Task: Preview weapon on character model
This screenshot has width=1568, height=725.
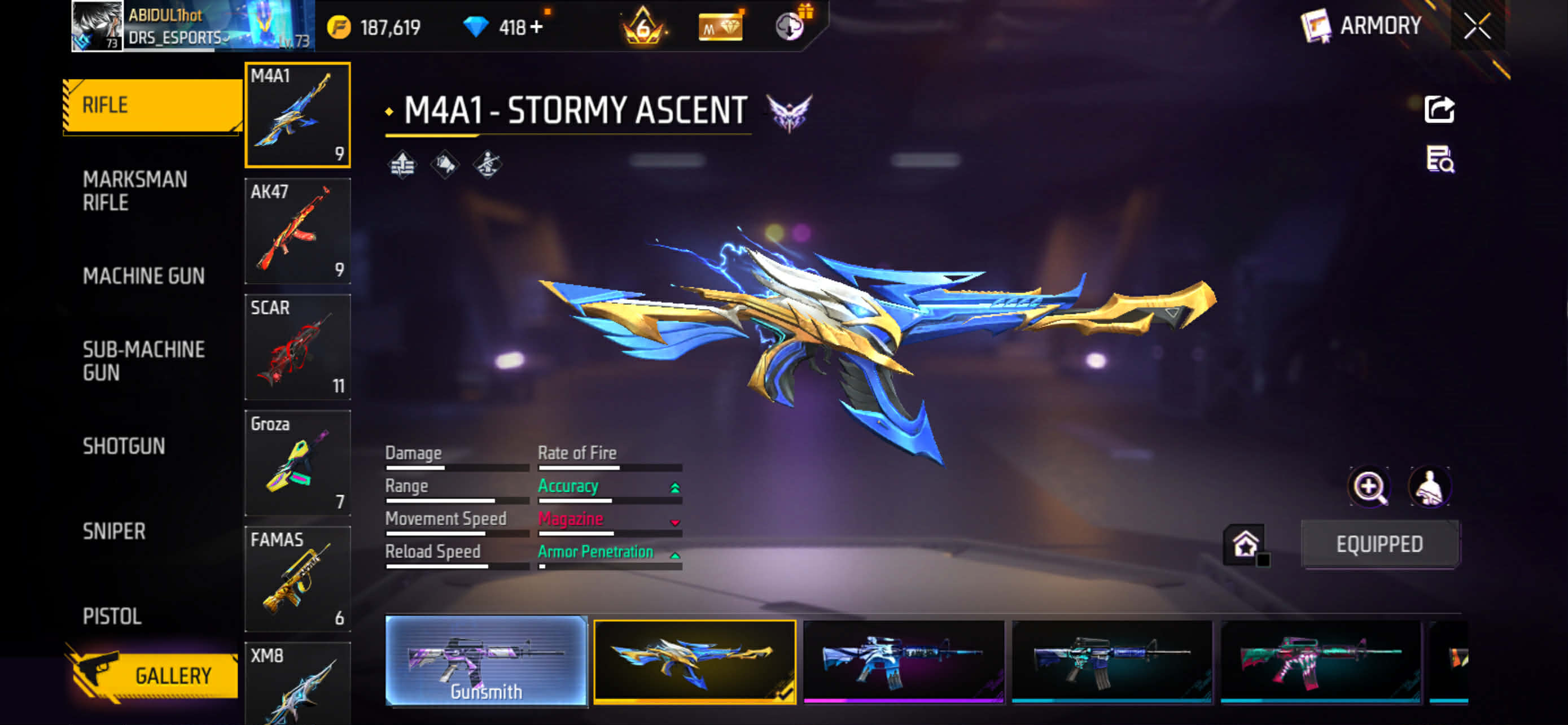Action: point(1429,486)
